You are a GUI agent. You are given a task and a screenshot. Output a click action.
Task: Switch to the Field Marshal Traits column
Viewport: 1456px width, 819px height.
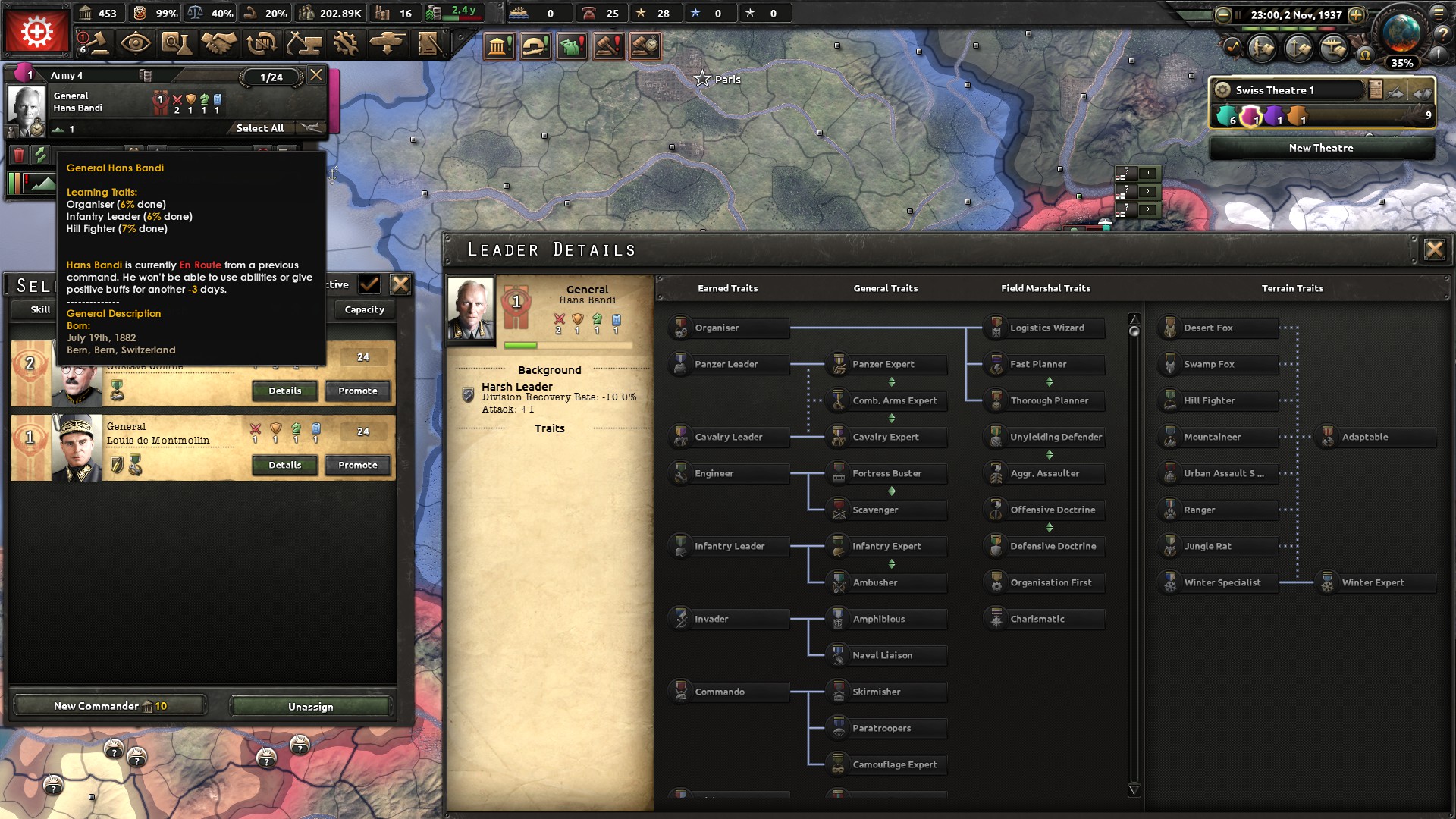point(1046,288)
